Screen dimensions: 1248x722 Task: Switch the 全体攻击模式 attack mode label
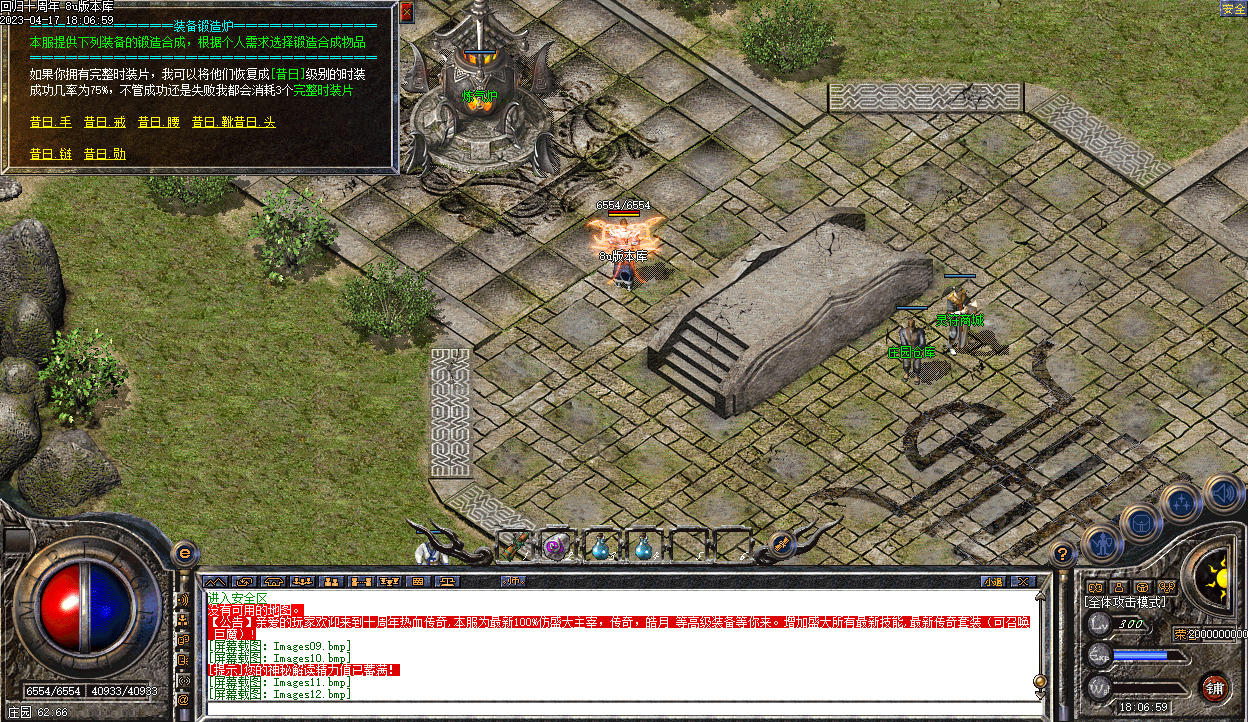pyautogui.click(x=1125, y=602)
